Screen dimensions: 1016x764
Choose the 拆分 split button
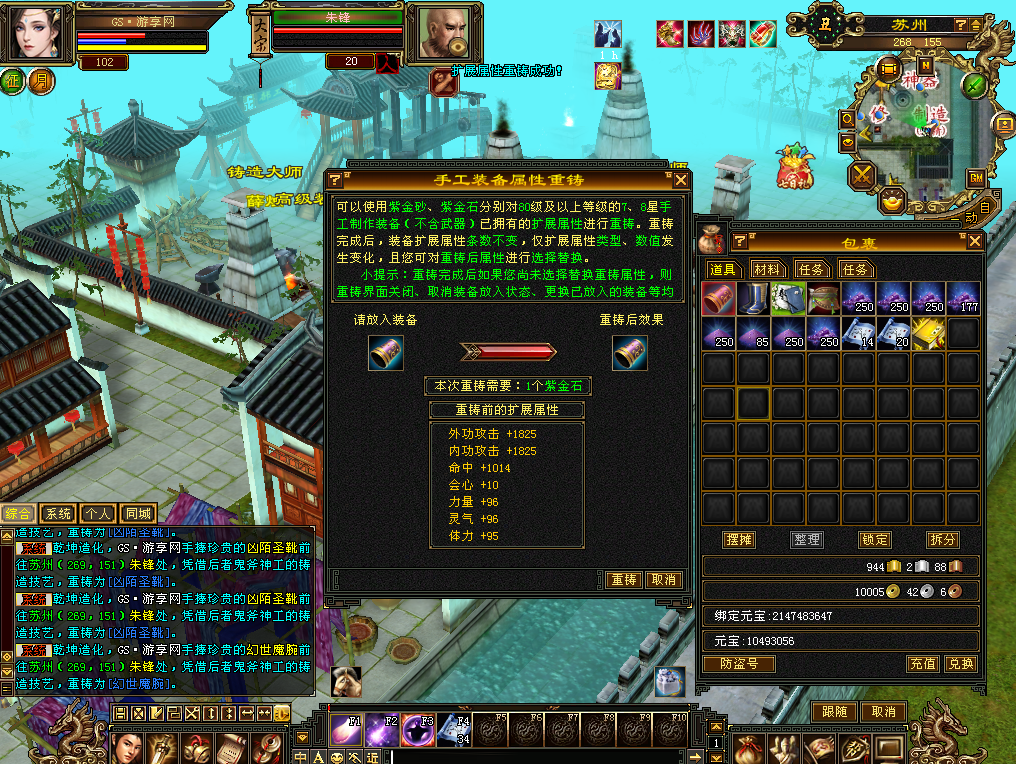pyautogui.click(x=942, y=540)
